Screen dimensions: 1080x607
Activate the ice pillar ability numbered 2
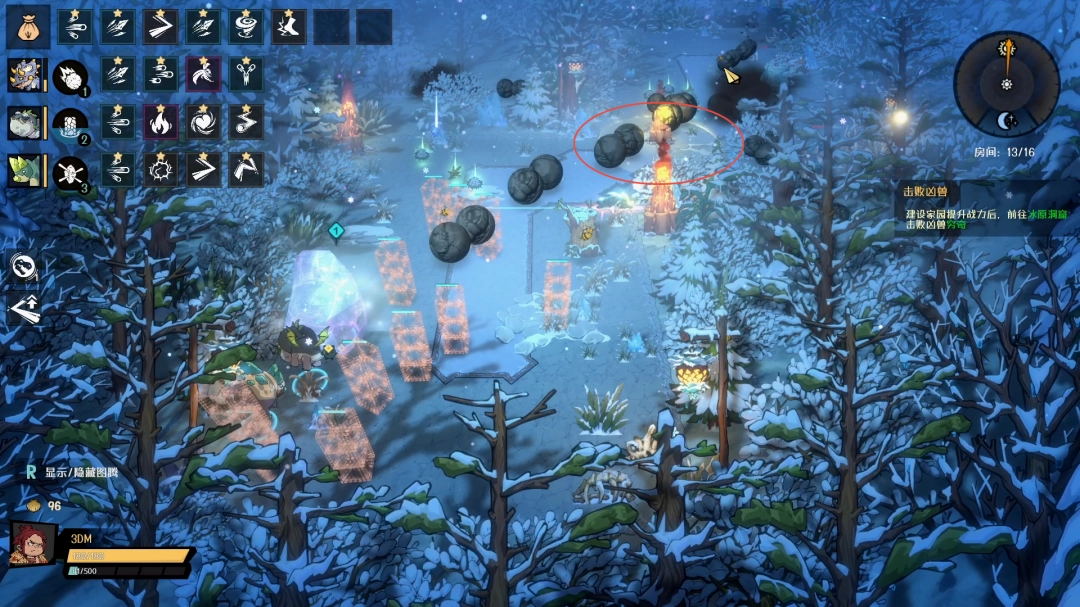70,124
